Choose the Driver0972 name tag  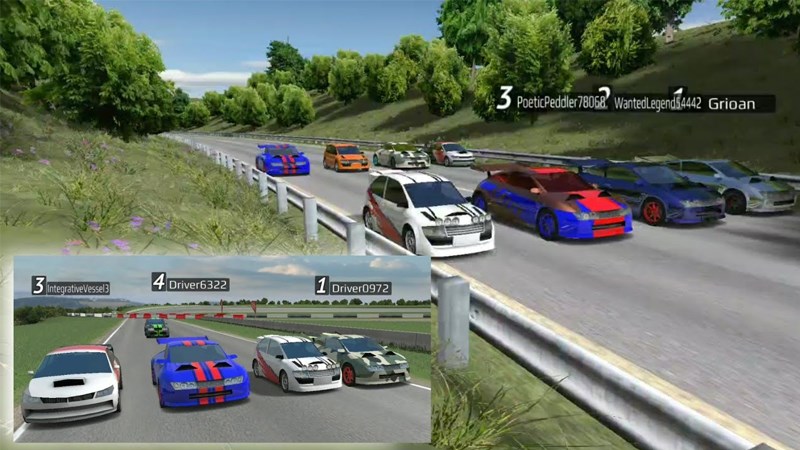(x=360, y=288)
